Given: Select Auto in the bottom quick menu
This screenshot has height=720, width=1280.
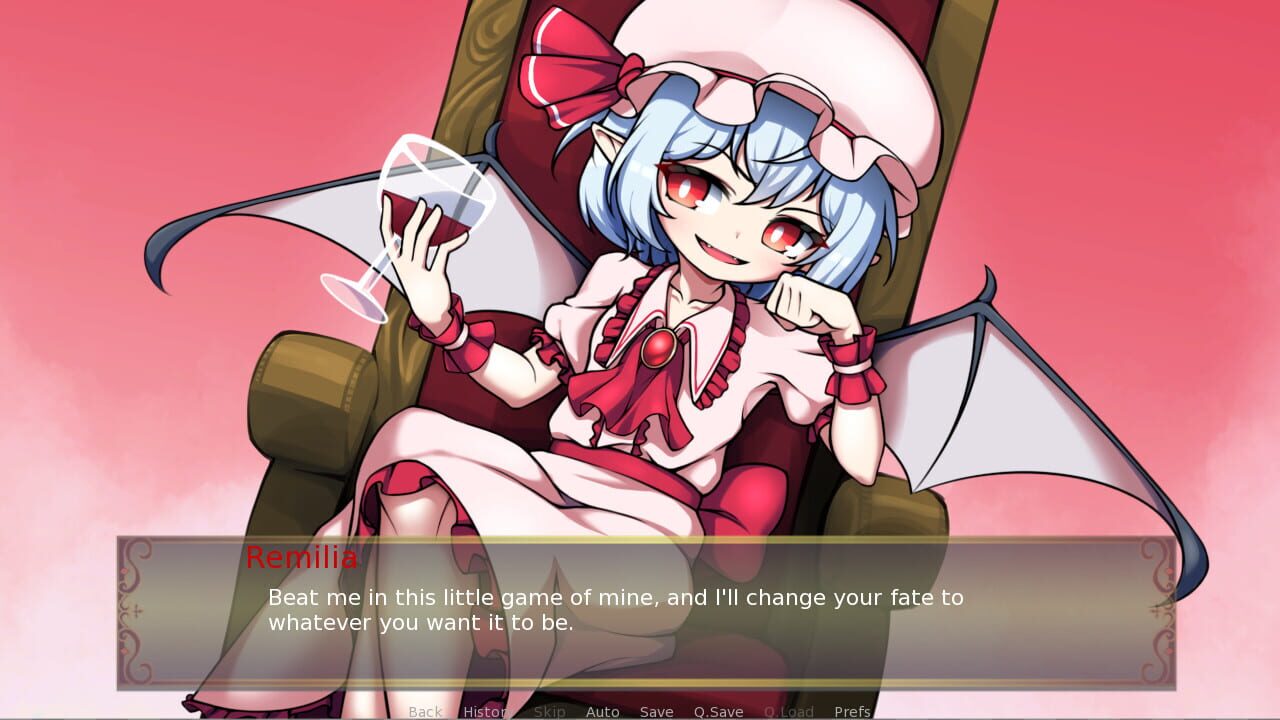Looking at the screenshot, I should click(603, 711).
